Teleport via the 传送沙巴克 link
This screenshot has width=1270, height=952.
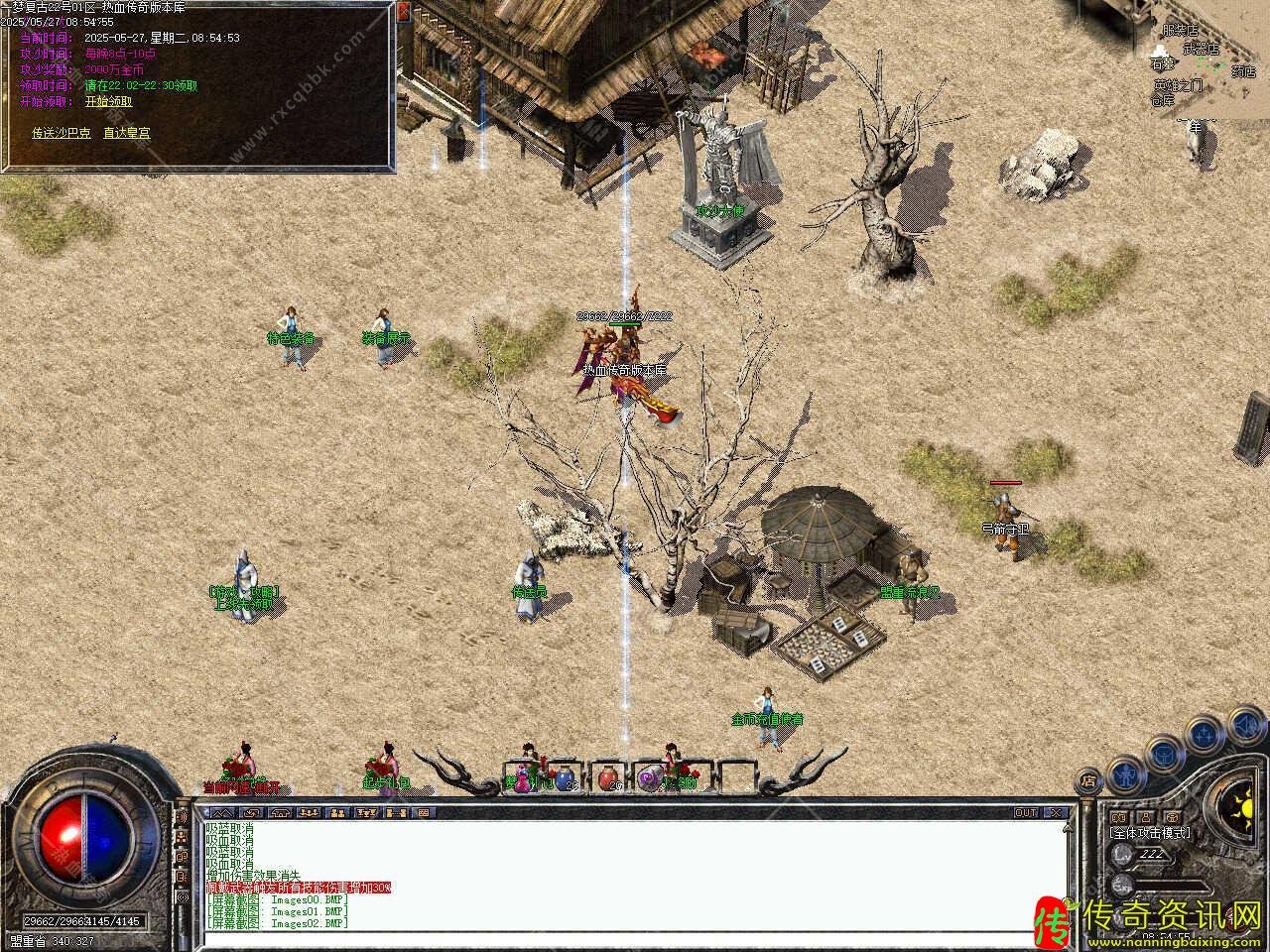coord(62,133)
